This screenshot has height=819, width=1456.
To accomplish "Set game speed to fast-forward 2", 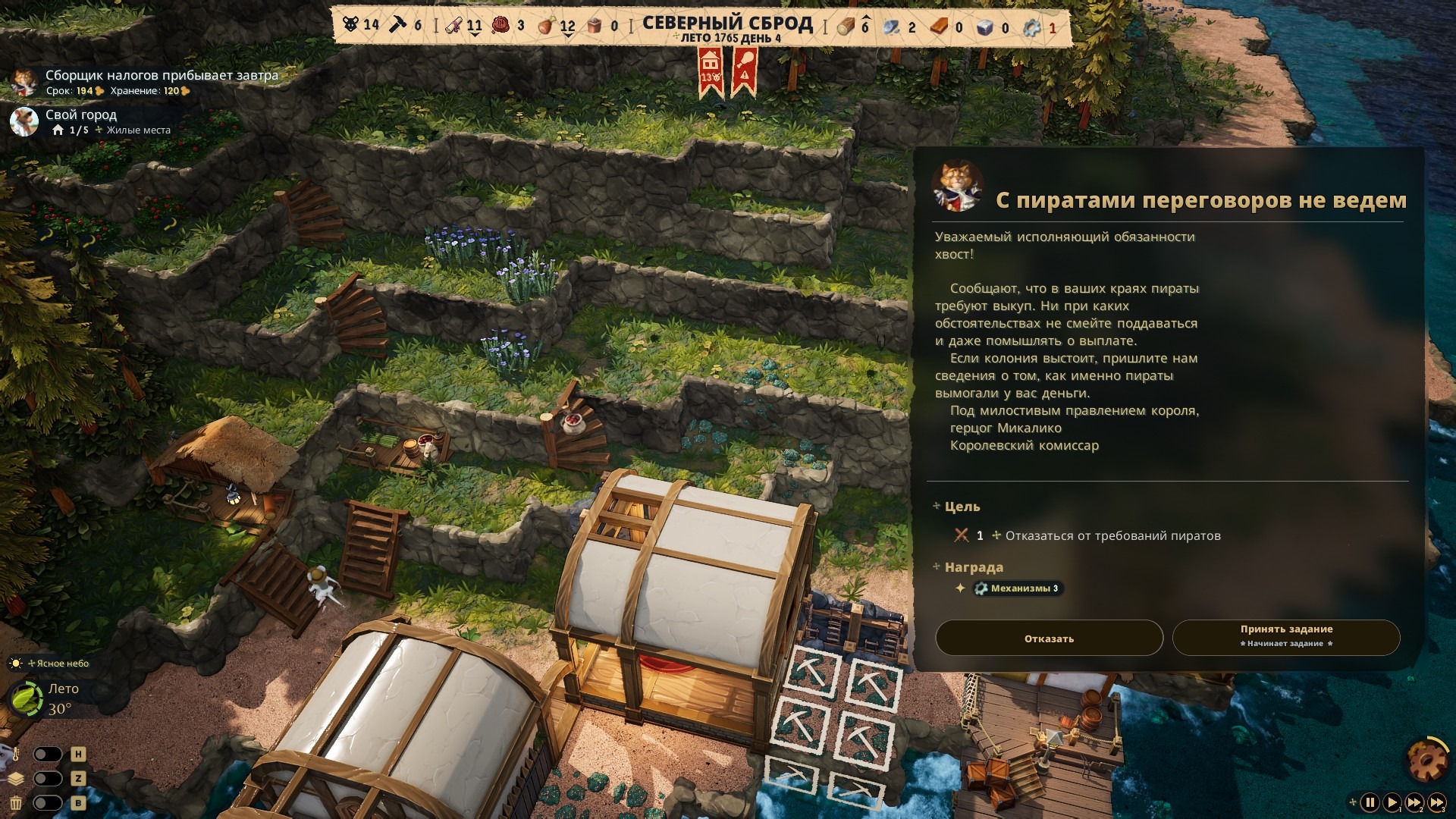I will (1414, 802).
